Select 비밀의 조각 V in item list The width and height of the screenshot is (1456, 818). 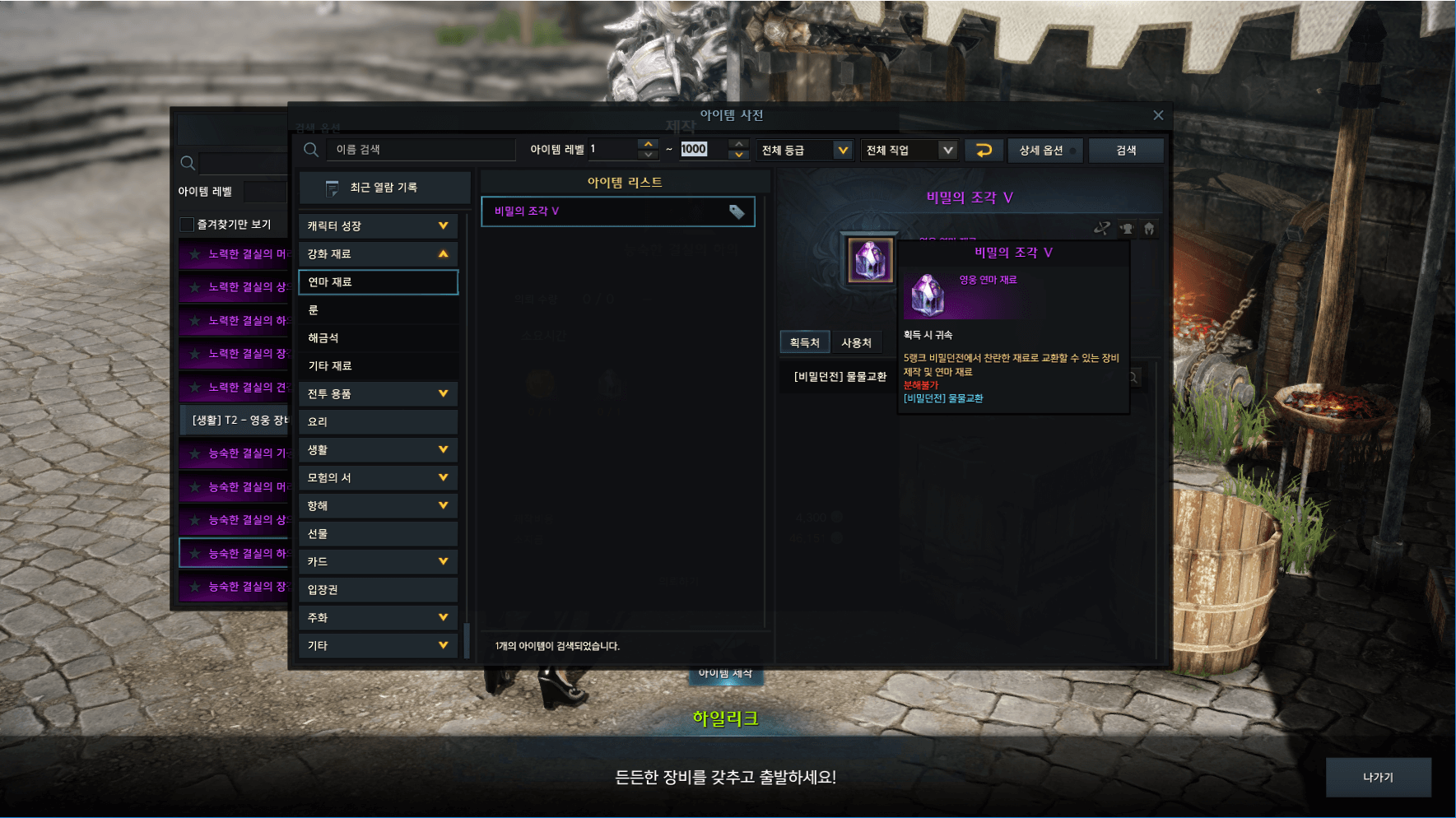point(617,211)
